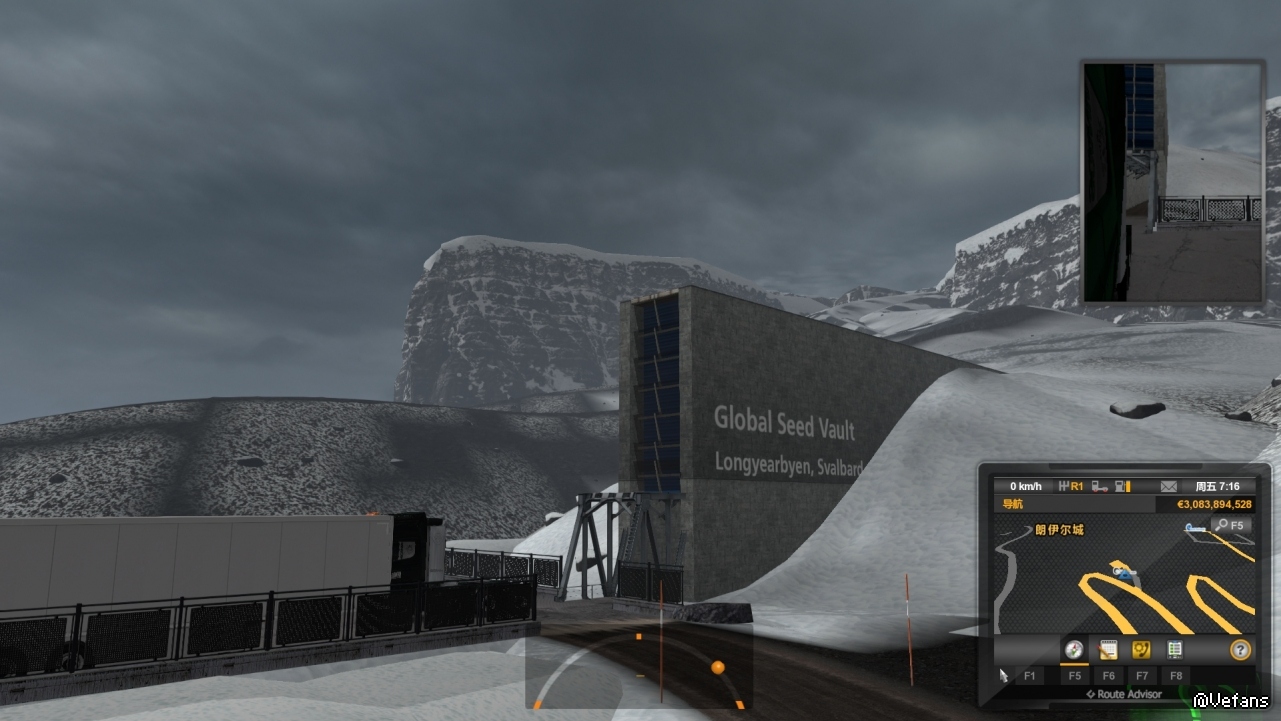Open the job notepad tab
This screenshot has height=721, width=1281.
(x=1107, y=650)
